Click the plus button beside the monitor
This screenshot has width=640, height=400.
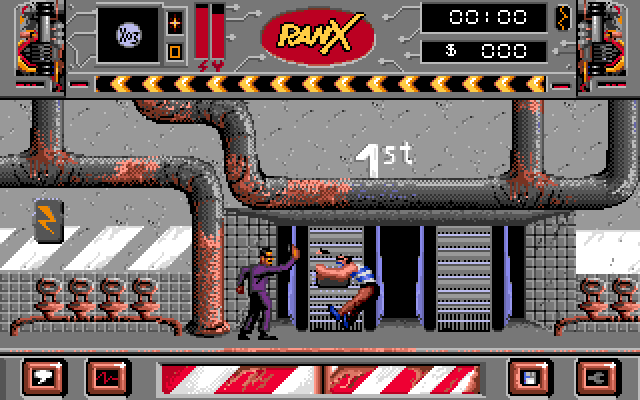point(174,21)
